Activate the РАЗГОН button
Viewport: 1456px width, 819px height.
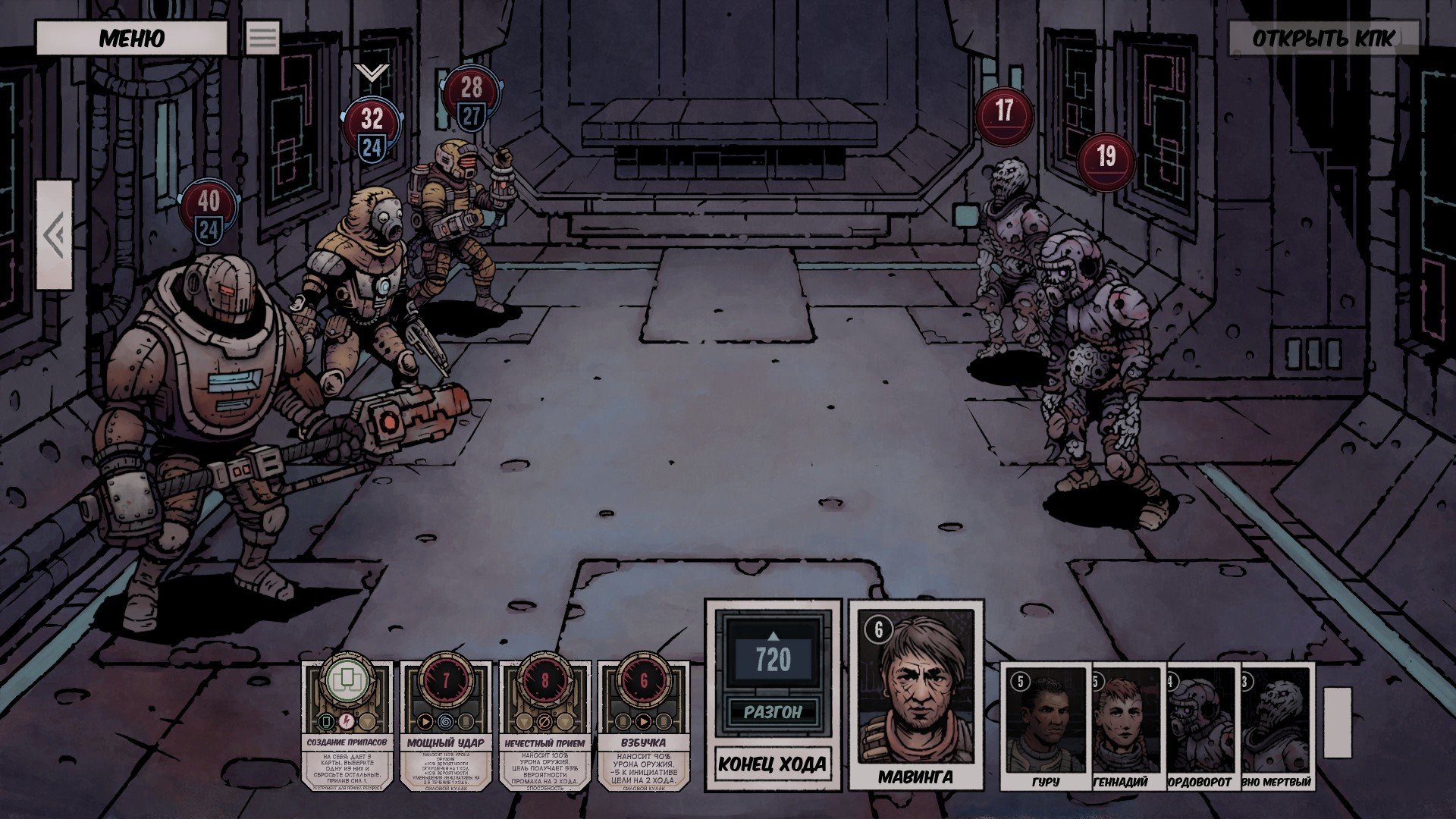coord(772,712)
